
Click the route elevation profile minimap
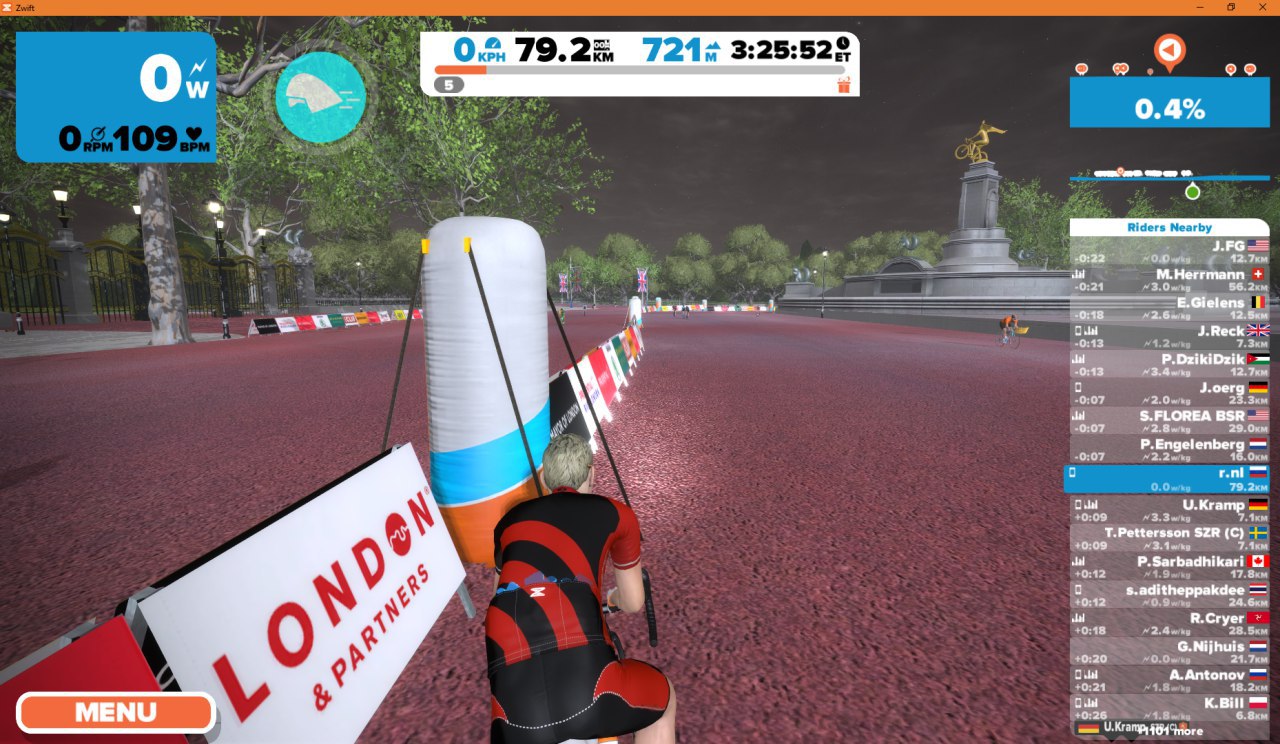(1169, 178)
